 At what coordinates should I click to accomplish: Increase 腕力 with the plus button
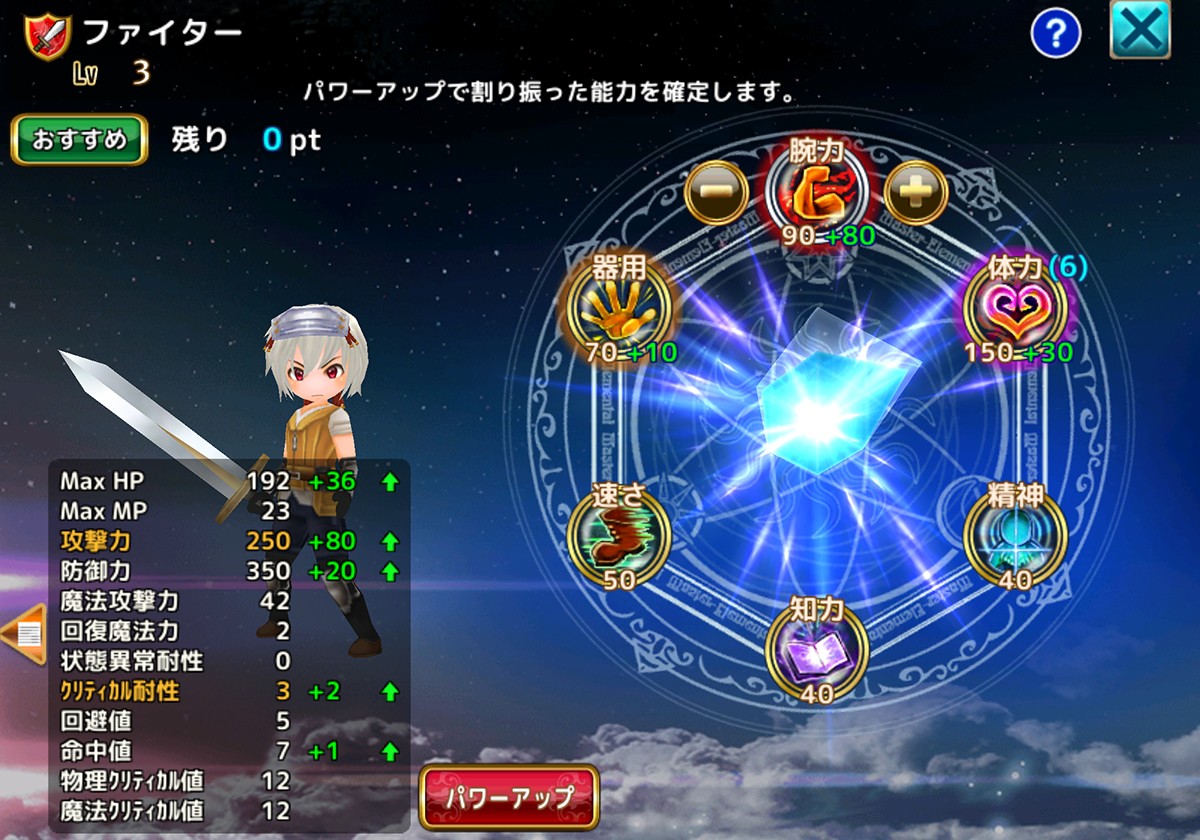tap(915, 191)
